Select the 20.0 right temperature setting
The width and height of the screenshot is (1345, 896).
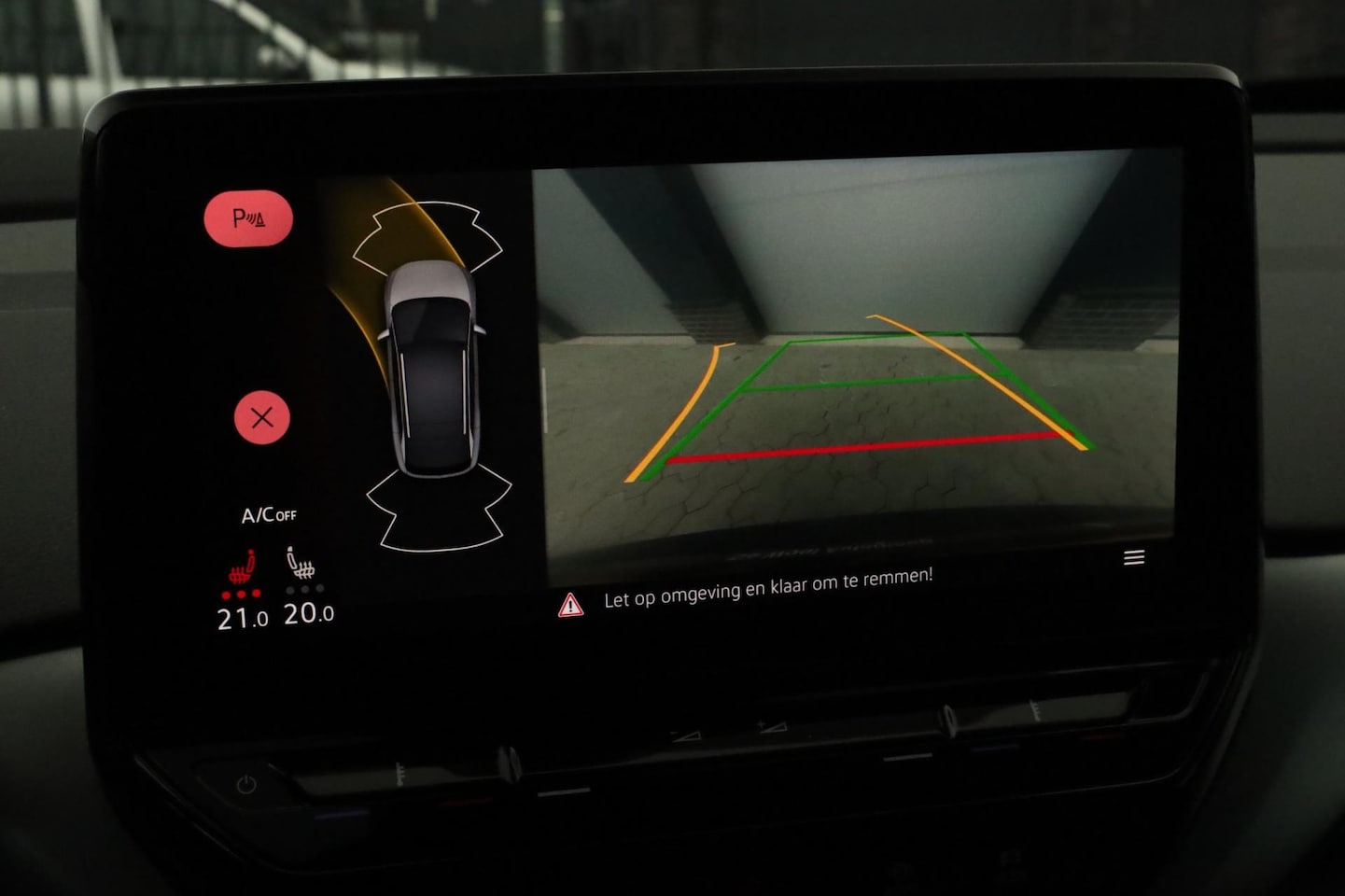point(308,613)
